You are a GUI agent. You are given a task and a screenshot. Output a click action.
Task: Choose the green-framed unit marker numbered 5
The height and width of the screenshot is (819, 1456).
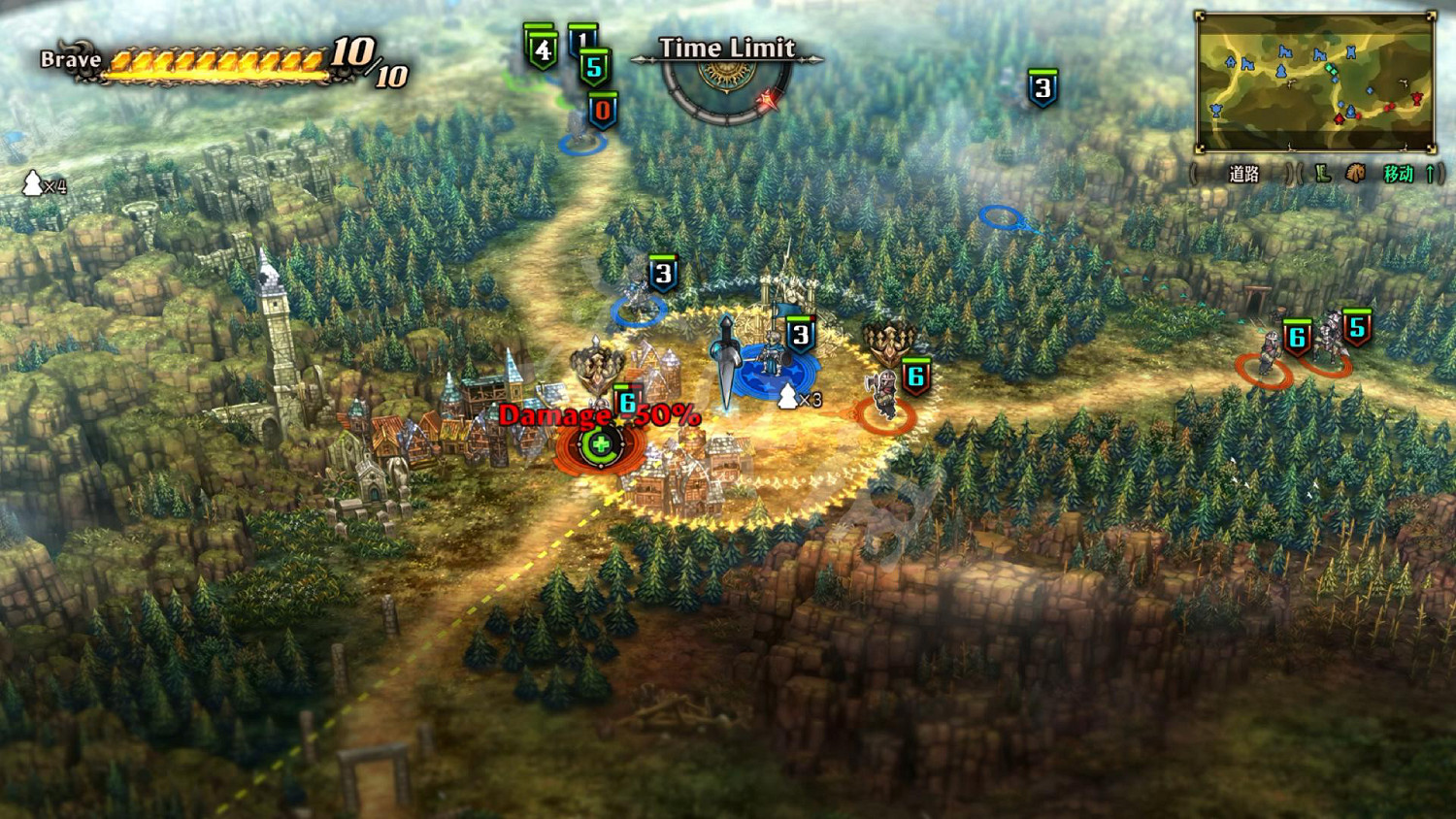(x=594, y=68)
